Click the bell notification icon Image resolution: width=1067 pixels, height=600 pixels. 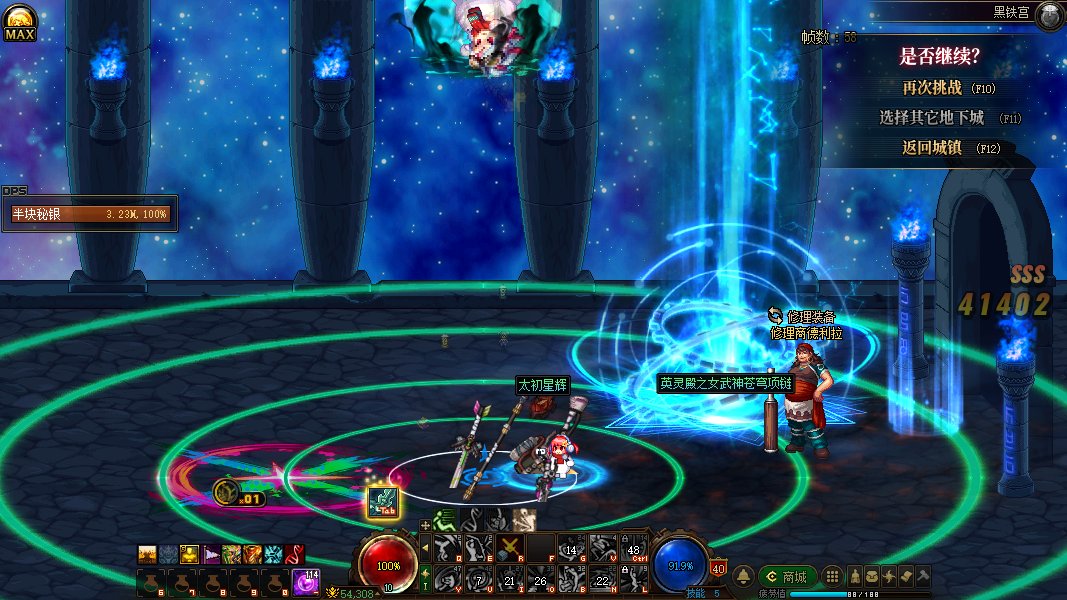743,576
